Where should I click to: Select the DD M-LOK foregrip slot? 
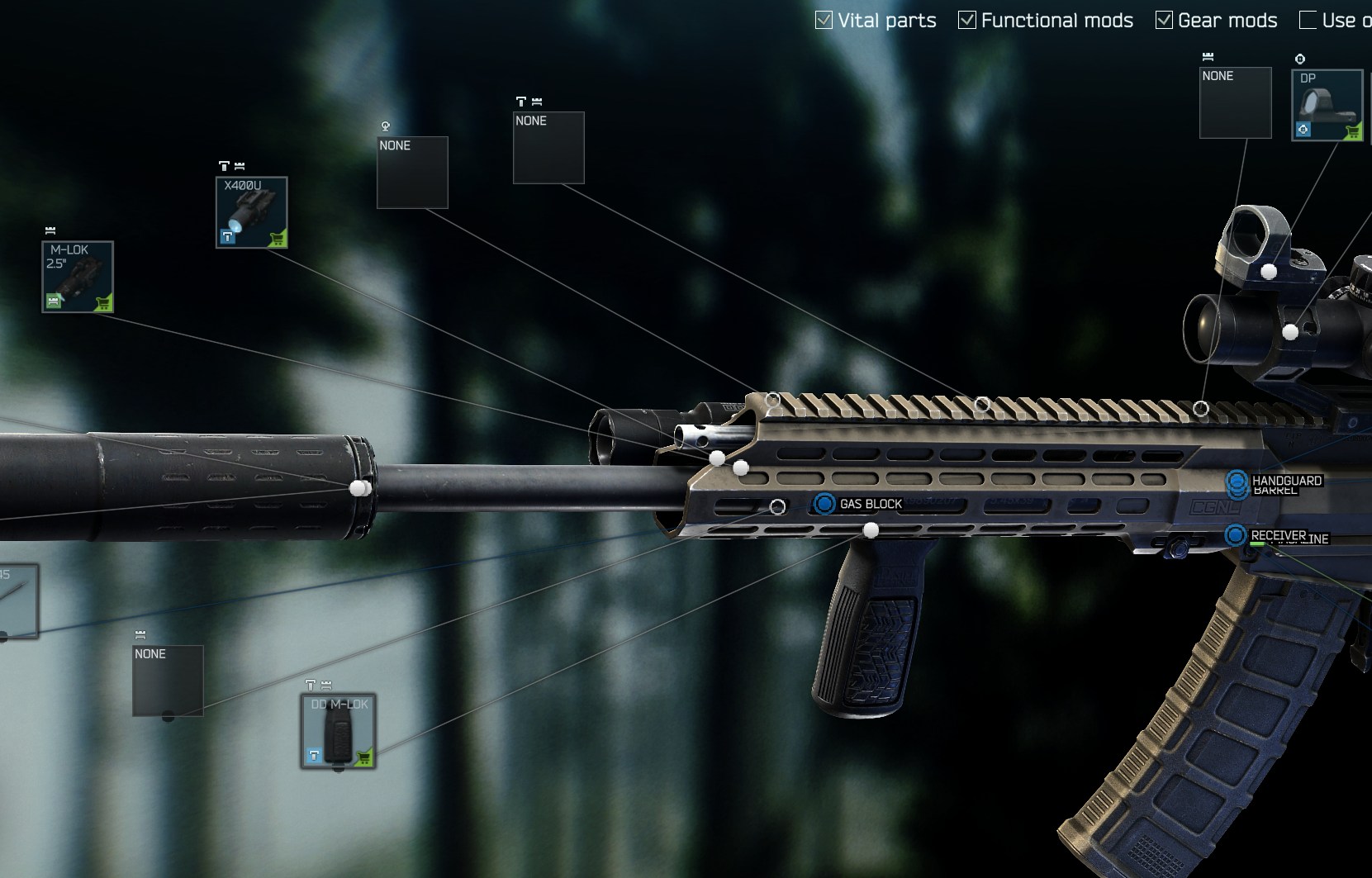pyautogui.click(x=338, y=731)
